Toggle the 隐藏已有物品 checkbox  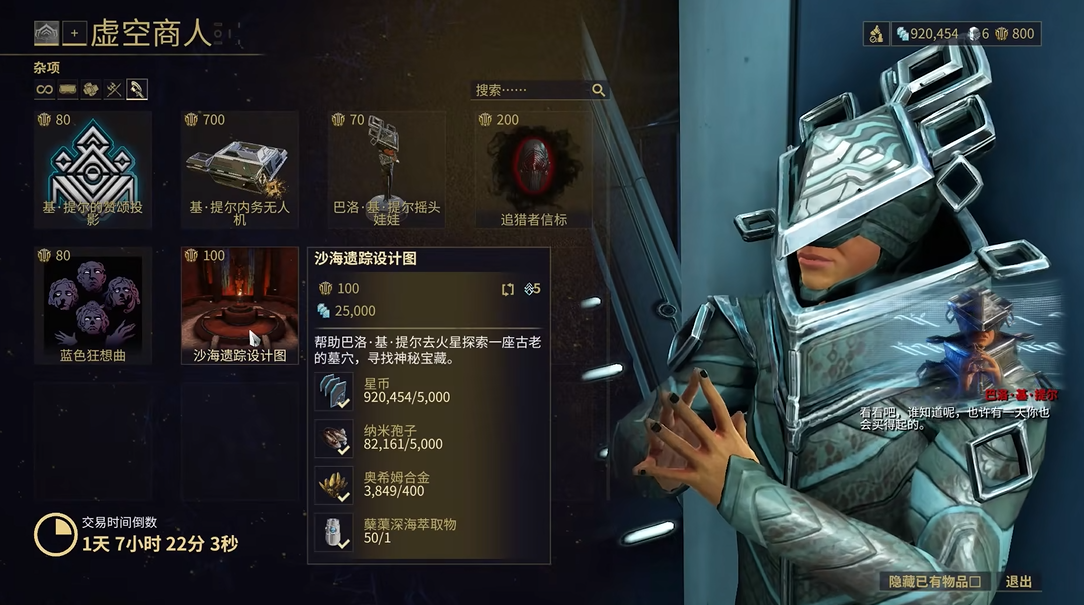click(974, 581)
